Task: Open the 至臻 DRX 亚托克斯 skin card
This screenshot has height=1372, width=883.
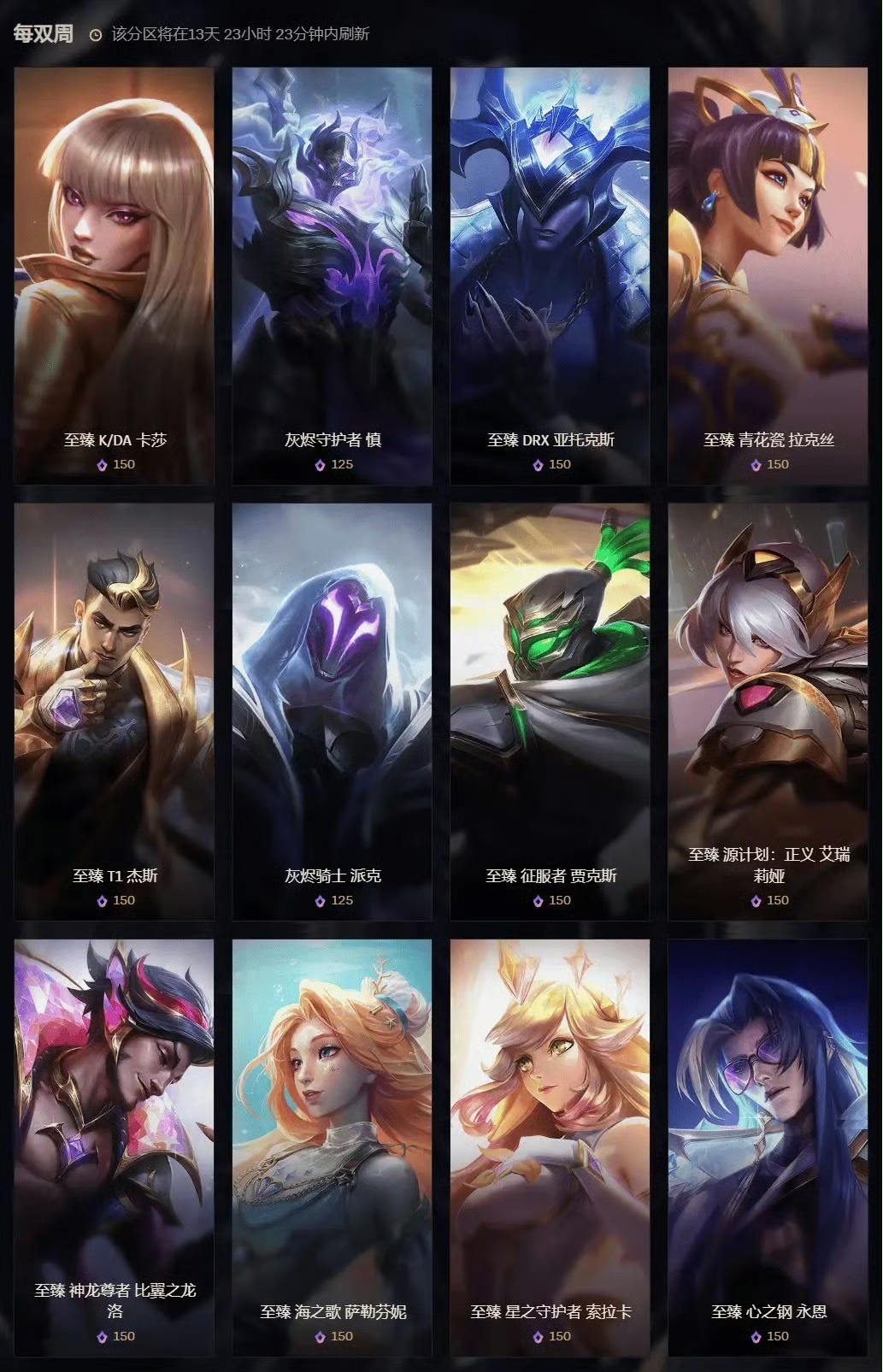Action: pyautogui.click(x=550, y=275)
